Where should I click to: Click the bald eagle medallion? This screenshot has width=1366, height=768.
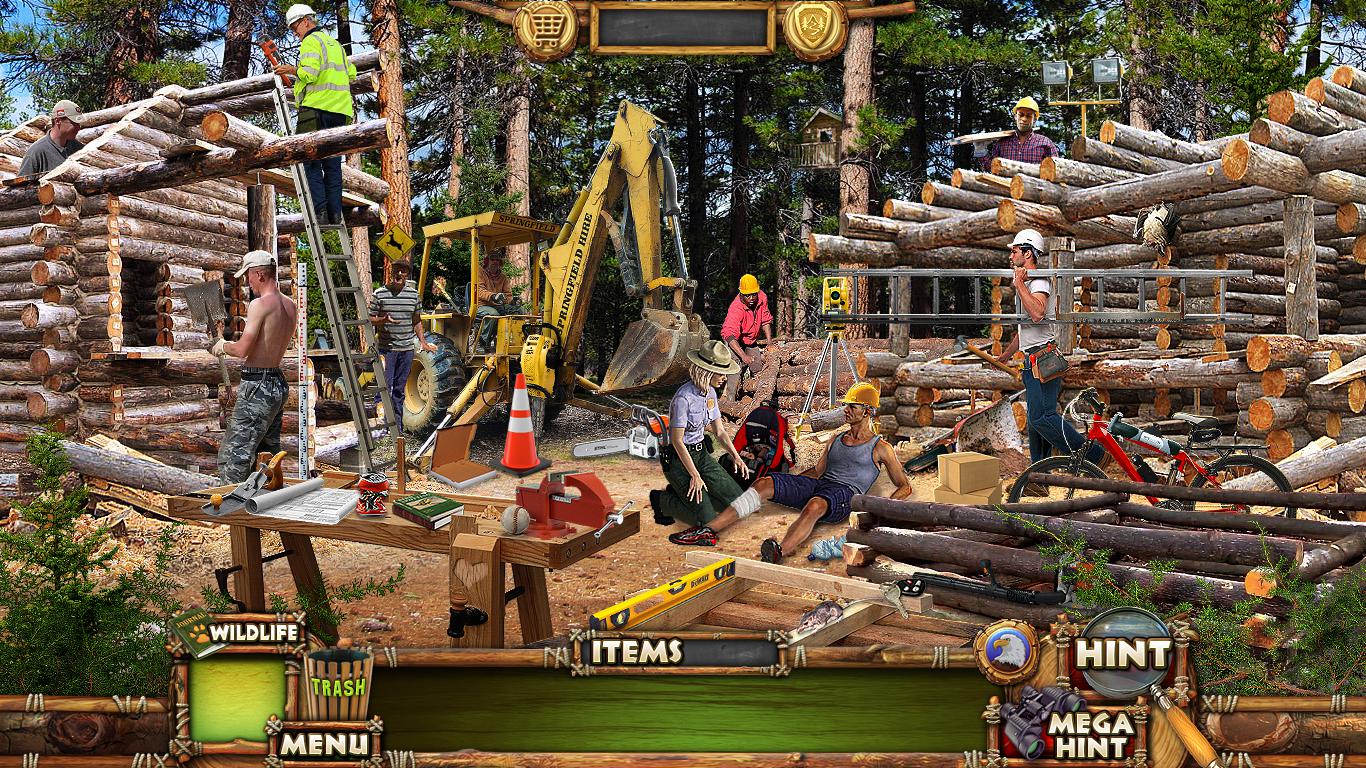(1006, 653)
